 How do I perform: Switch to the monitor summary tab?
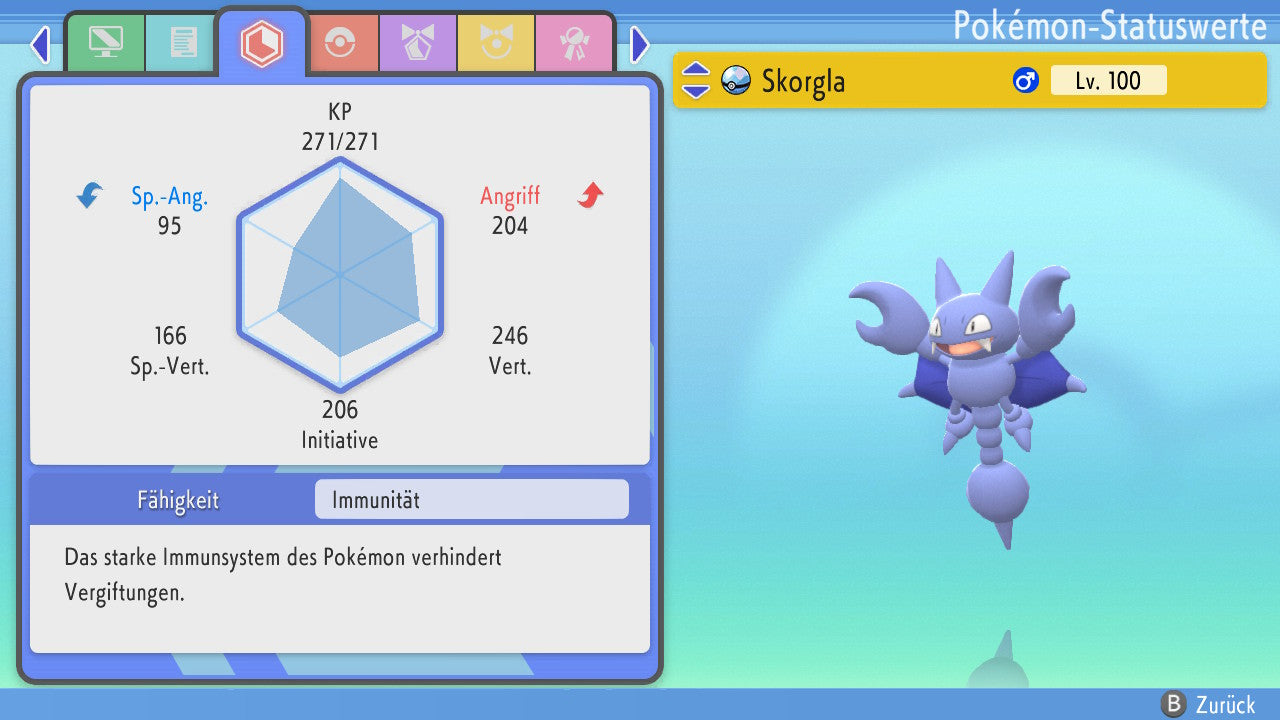pos(105,43)
